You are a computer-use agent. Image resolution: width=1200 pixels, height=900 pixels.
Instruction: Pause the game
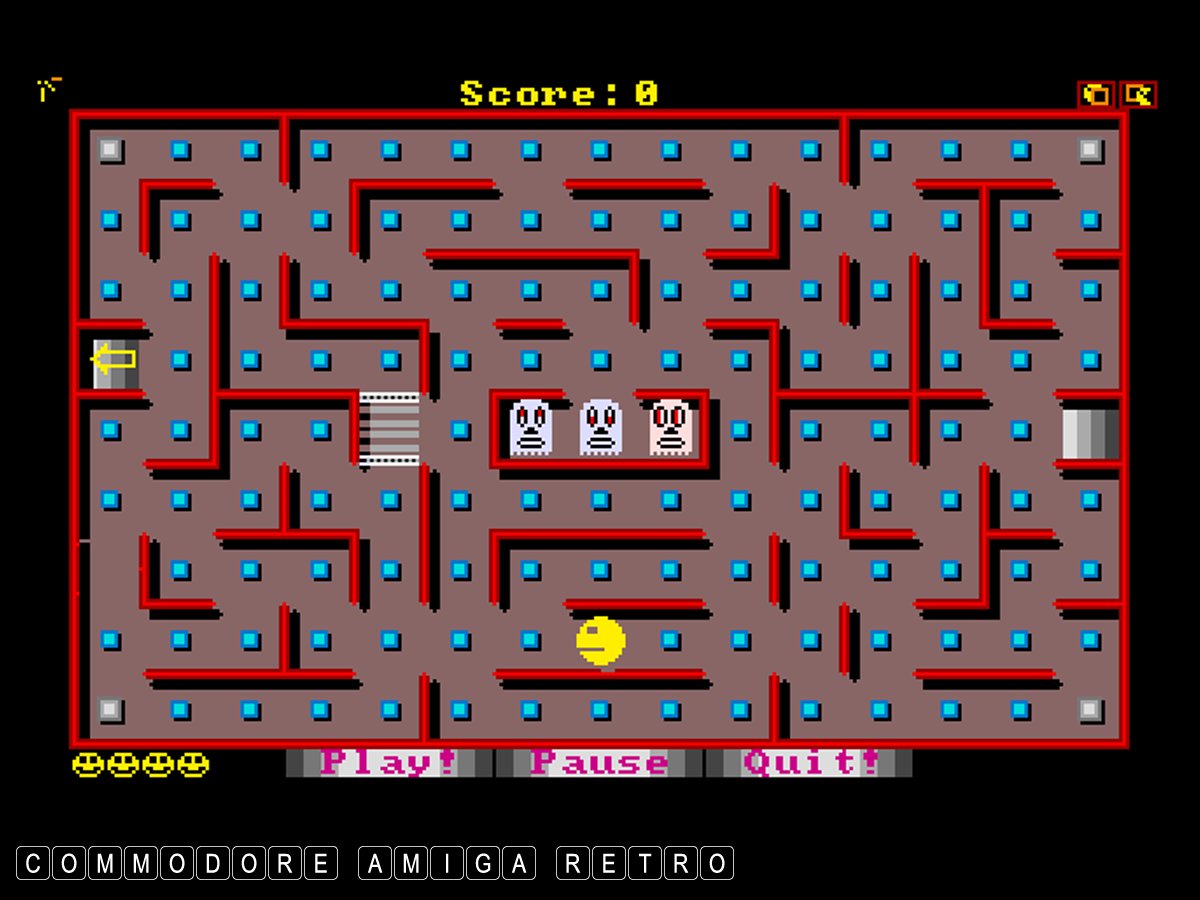click(599, 763)
